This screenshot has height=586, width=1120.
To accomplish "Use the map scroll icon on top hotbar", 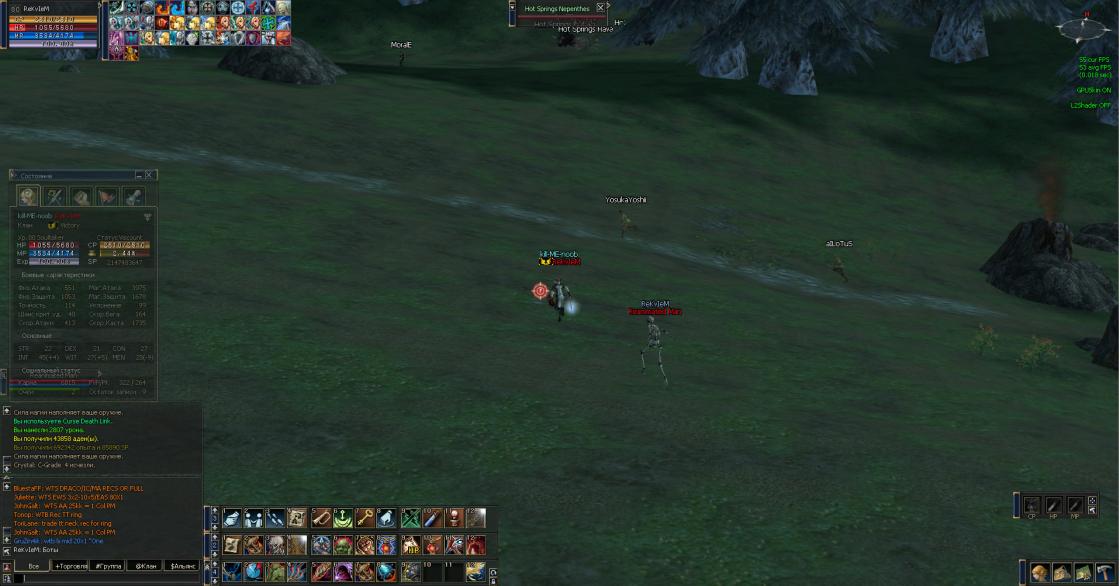I will pyautogui.click(x=298, y=518).
